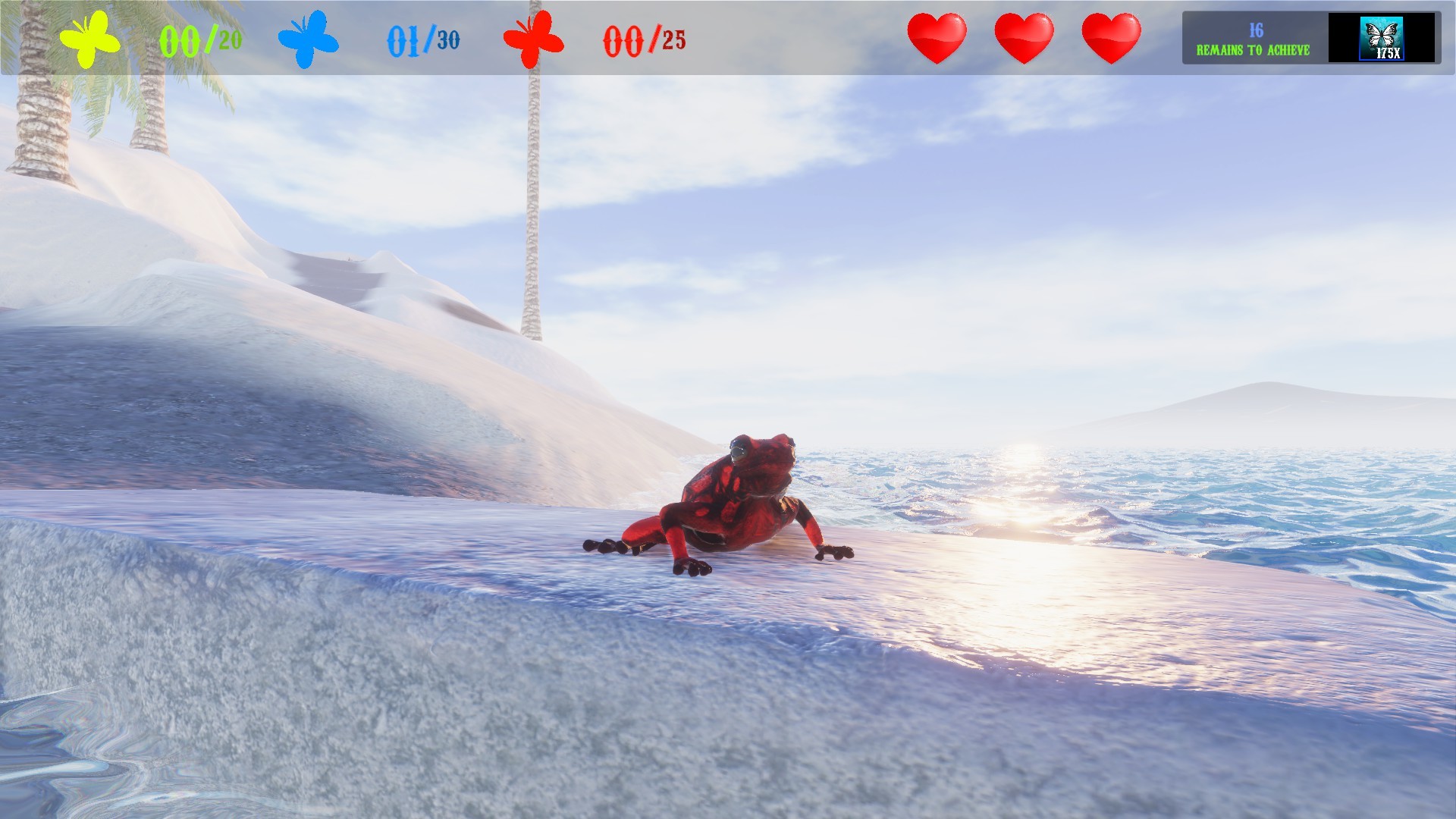Viewport: 1456px width, 819px height.
Task: Click the REMAINS TO ACHIEVE label
Action: (1254, 50)
